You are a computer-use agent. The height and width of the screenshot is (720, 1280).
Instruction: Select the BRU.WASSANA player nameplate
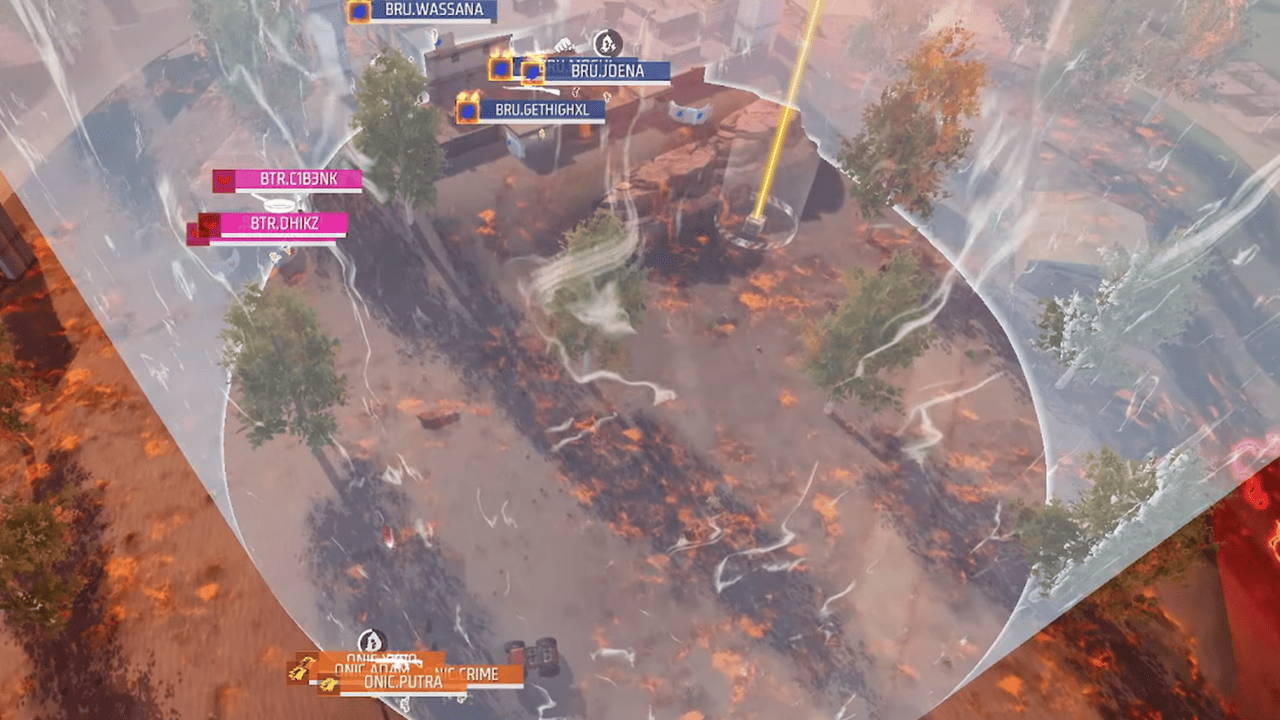[x=433, y=11]
